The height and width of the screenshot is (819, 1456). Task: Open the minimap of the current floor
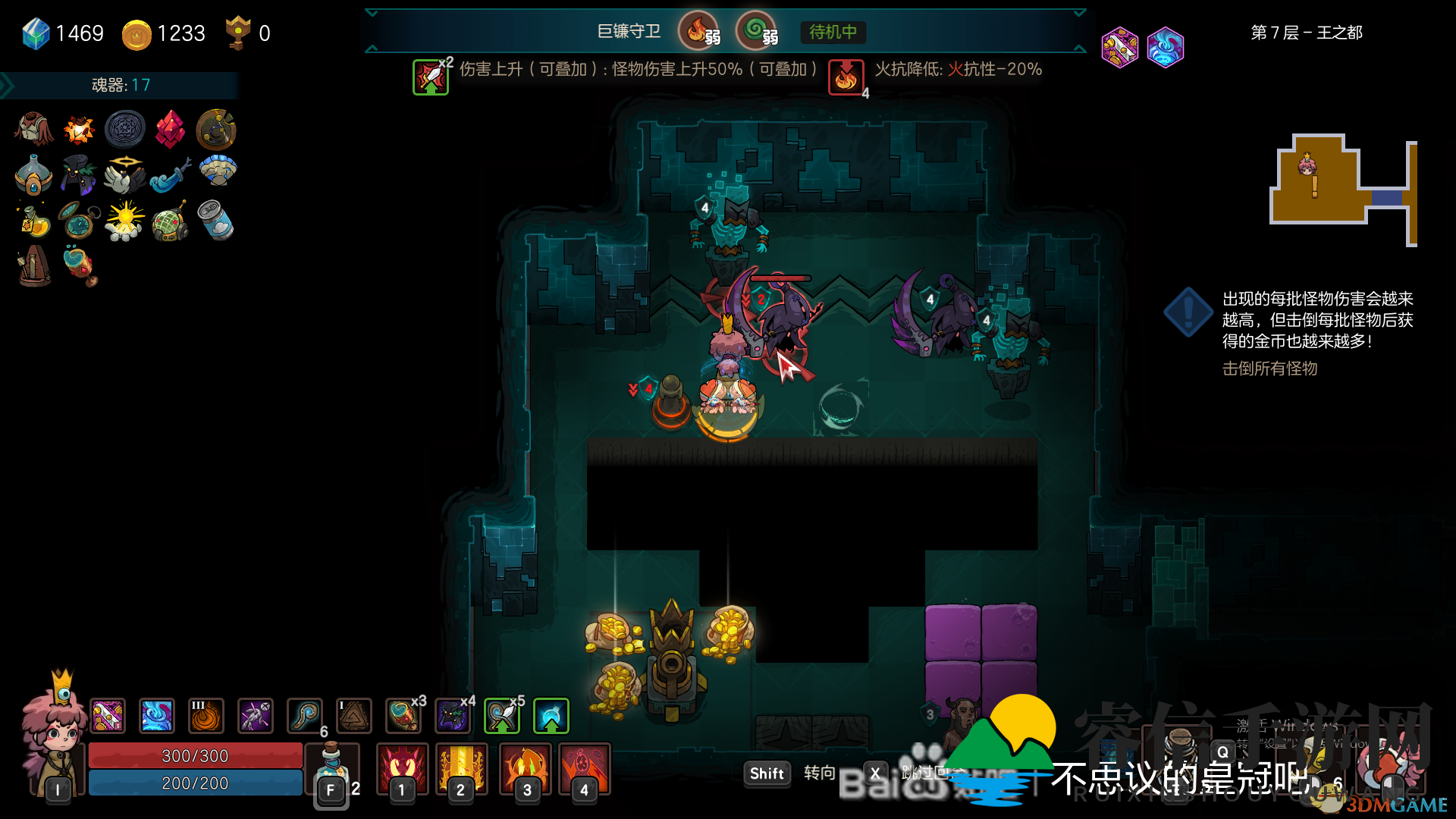point(1342,190)
